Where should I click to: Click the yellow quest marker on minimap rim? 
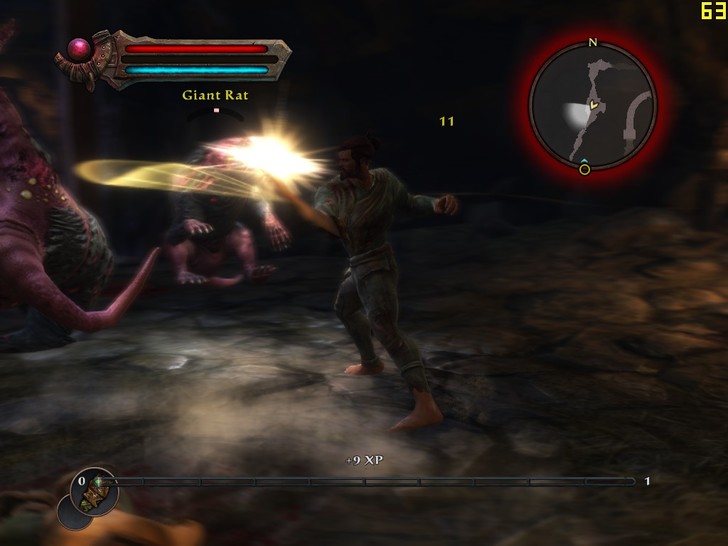[585, 169]
